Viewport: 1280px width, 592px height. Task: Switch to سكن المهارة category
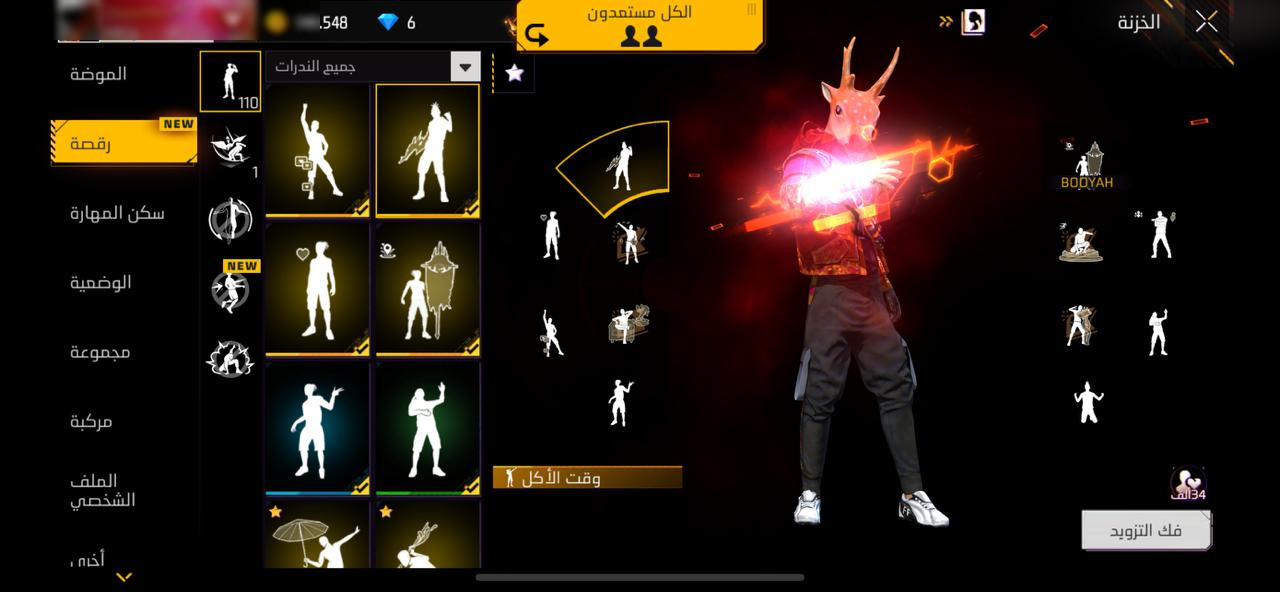coord(117,213)
